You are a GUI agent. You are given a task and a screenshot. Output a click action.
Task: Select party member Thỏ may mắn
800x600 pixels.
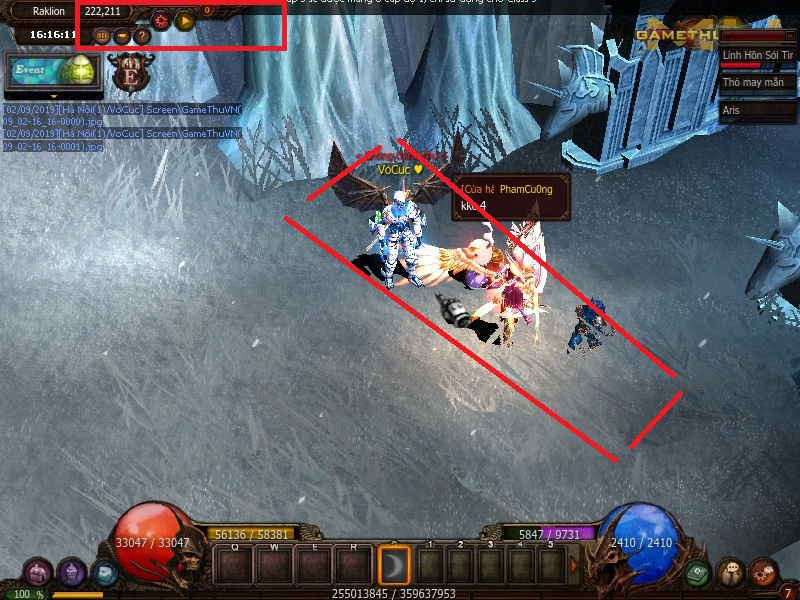pos(758,82)
